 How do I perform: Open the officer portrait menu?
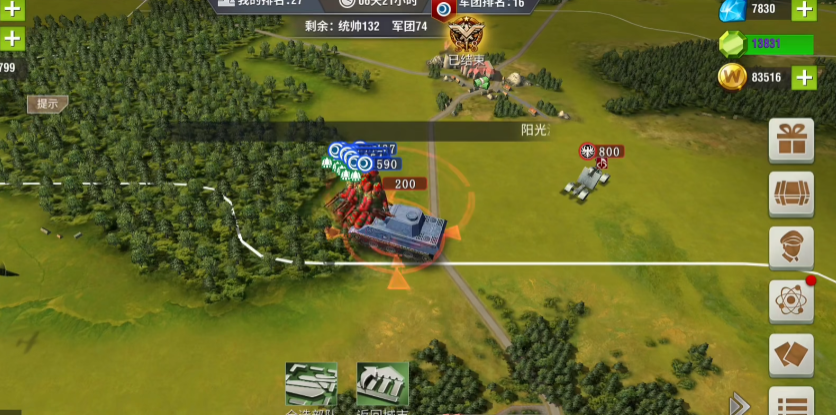(790, 248)
